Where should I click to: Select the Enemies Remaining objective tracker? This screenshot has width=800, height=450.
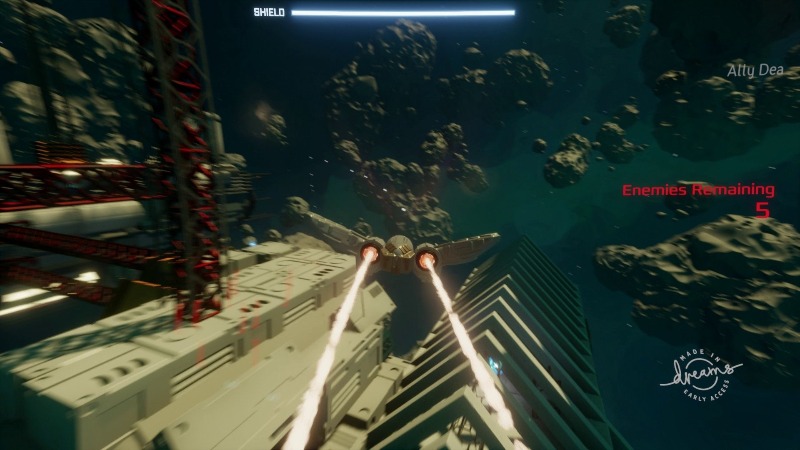pyautogui.click(x=698, y=199)
